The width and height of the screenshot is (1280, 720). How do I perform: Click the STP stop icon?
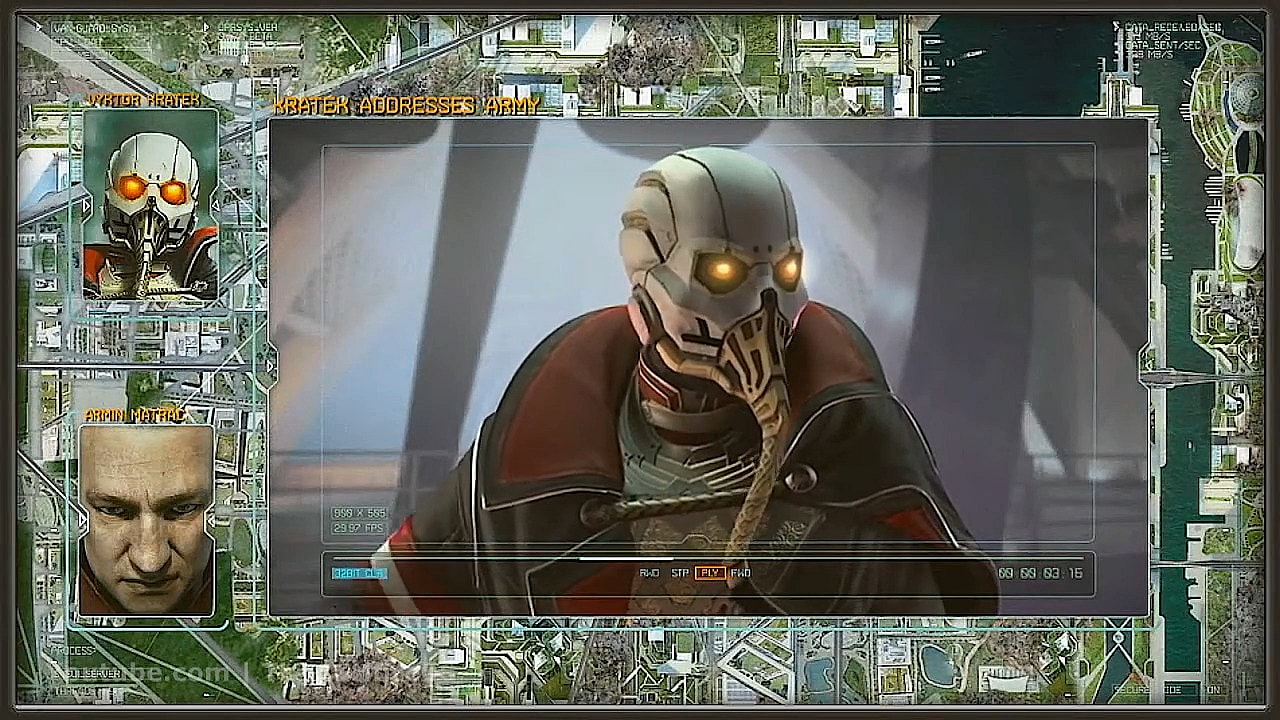coord(679,573)
